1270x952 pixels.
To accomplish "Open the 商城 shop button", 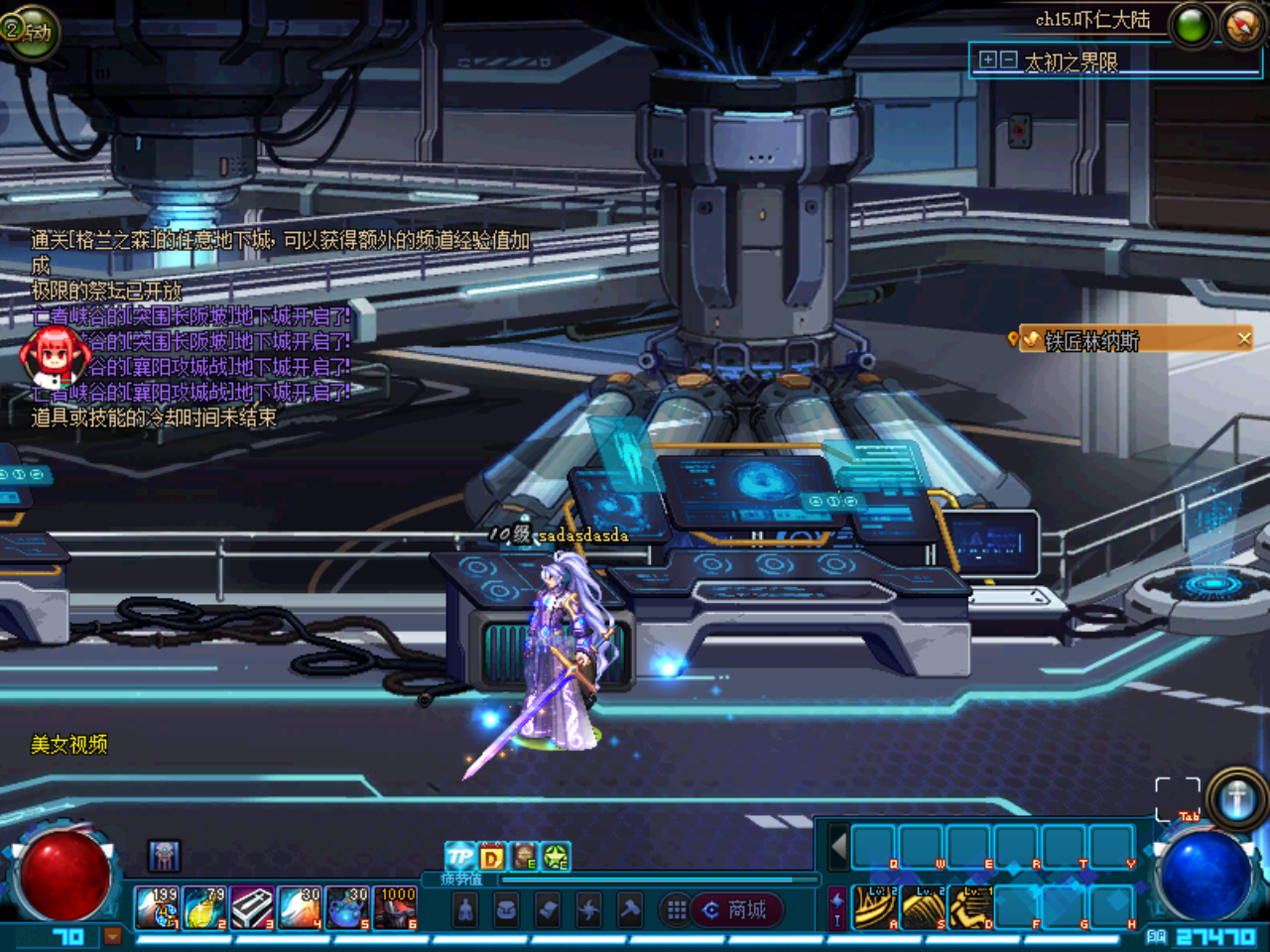I will (737, 909).
